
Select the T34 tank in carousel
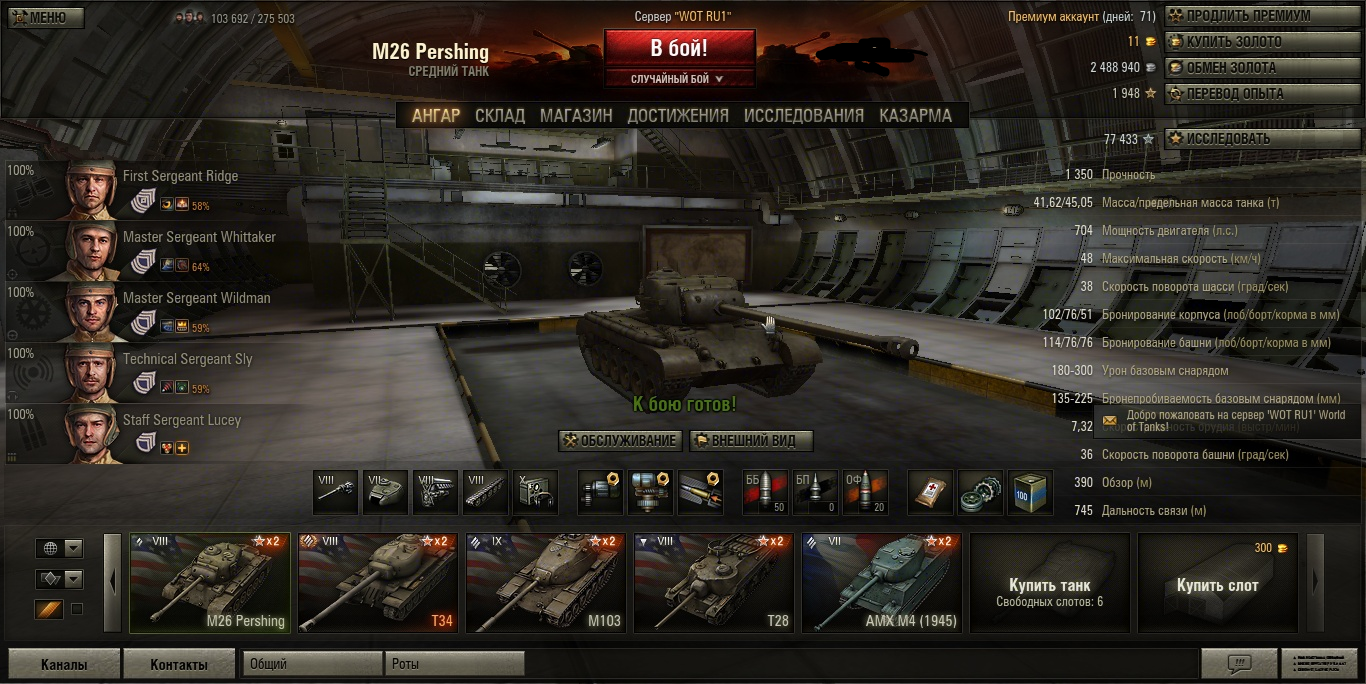(x=378, y=583)
